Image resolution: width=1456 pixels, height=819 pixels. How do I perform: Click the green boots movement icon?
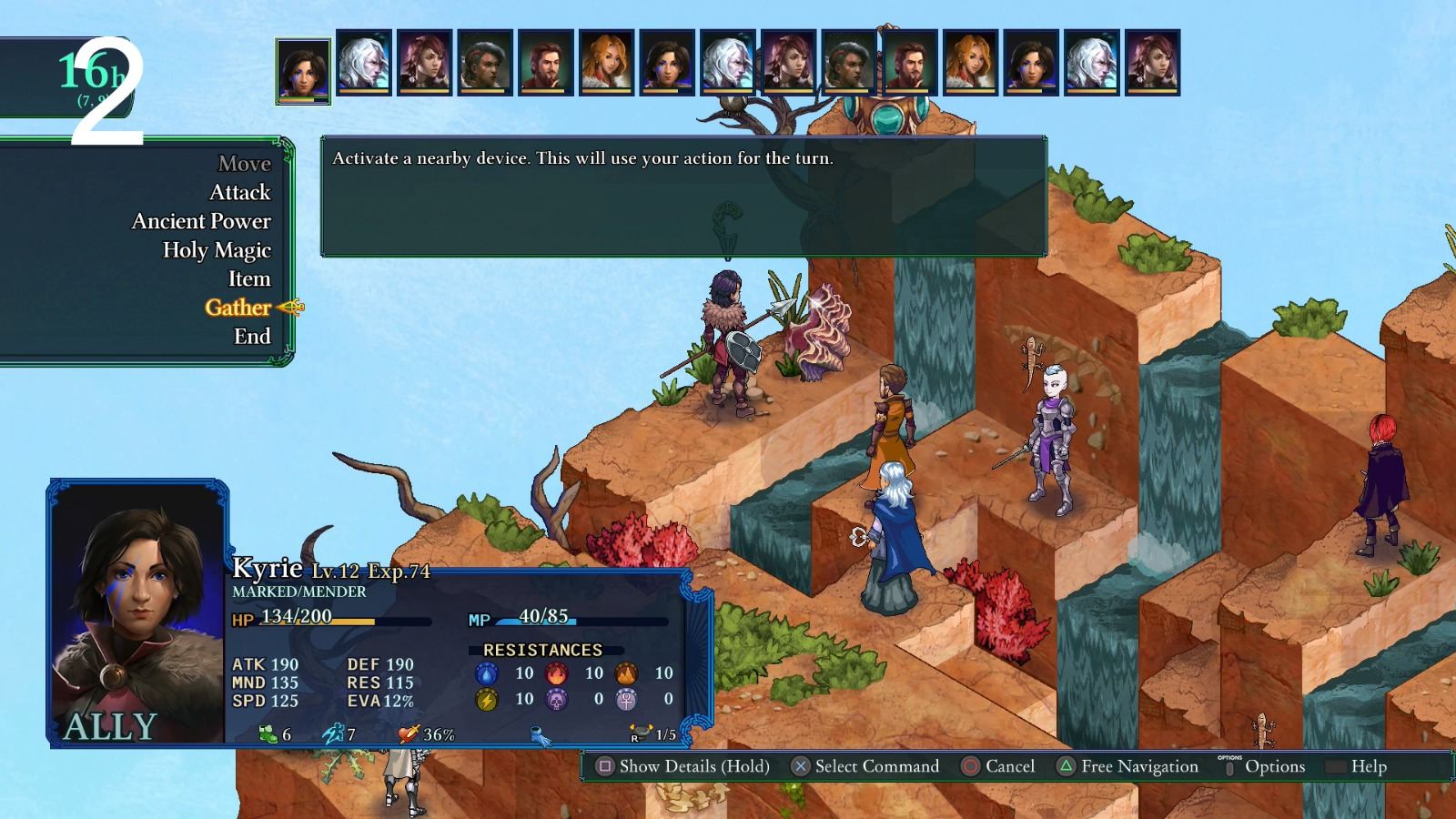pyautogui.click(x=267, y=733)
